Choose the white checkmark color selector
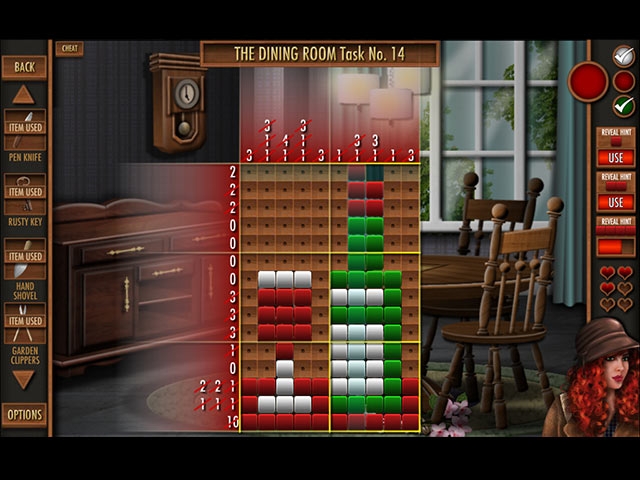 (623, 56)
